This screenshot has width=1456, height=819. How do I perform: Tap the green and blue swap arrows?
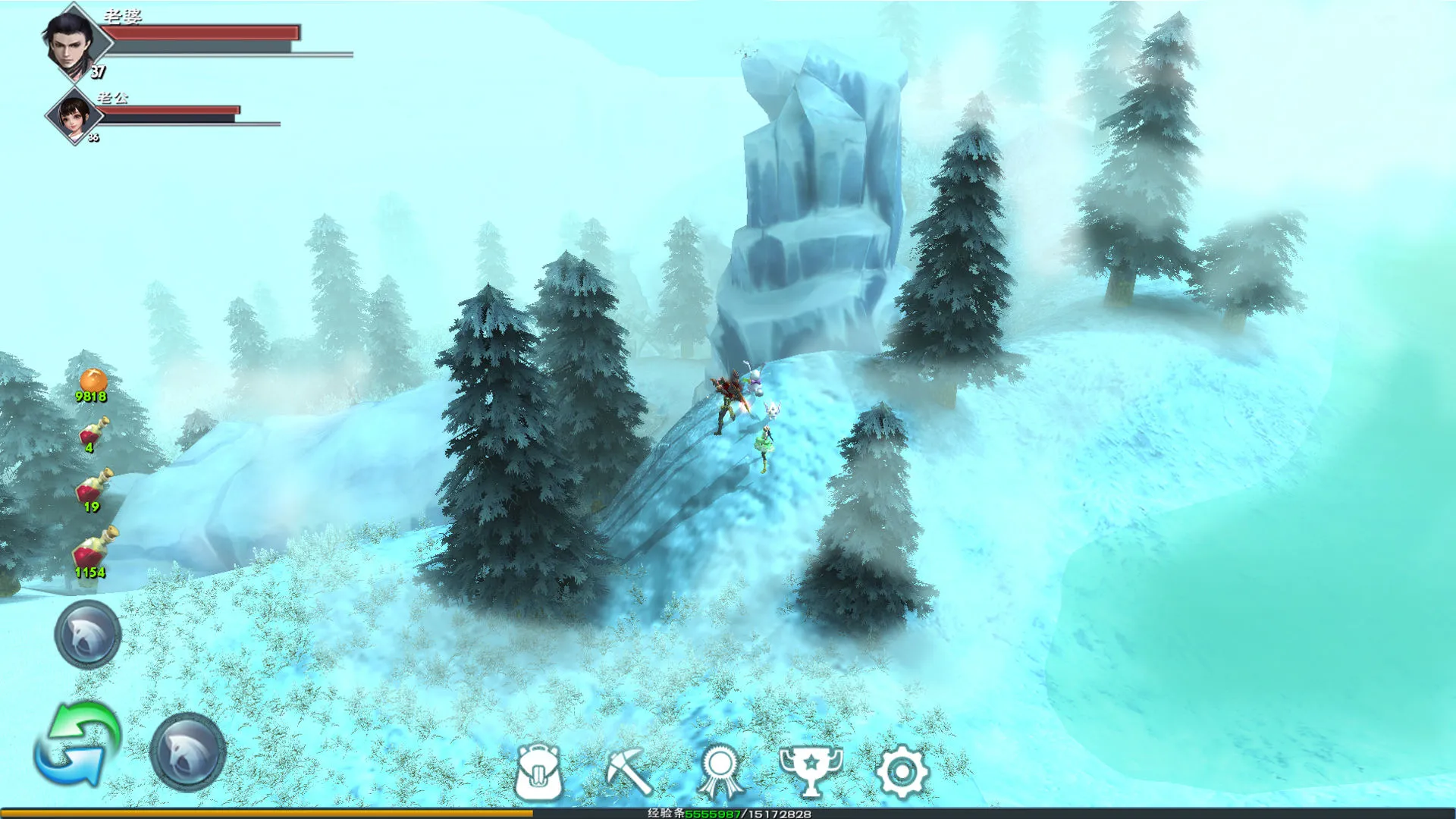pyautogui.click(x=77, y=745)
